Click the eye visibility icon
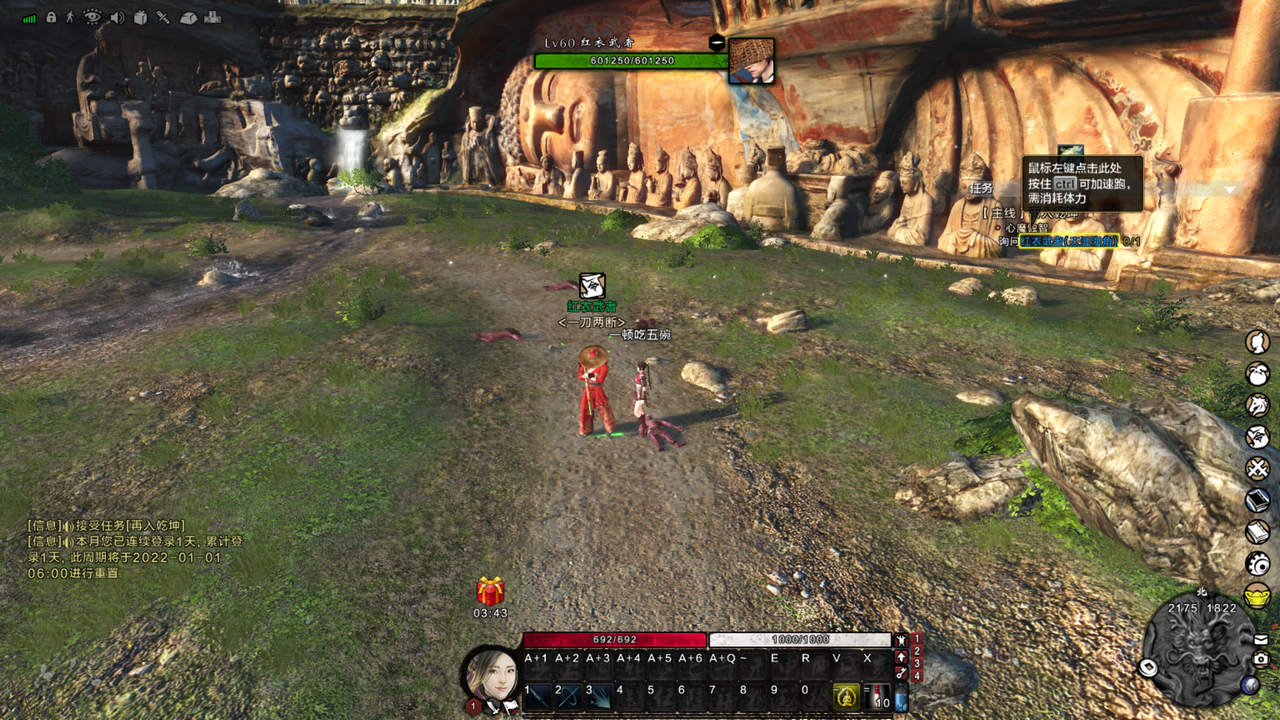Image resolution: width=1280 pixels, height=720 pixels. [93, 17]
